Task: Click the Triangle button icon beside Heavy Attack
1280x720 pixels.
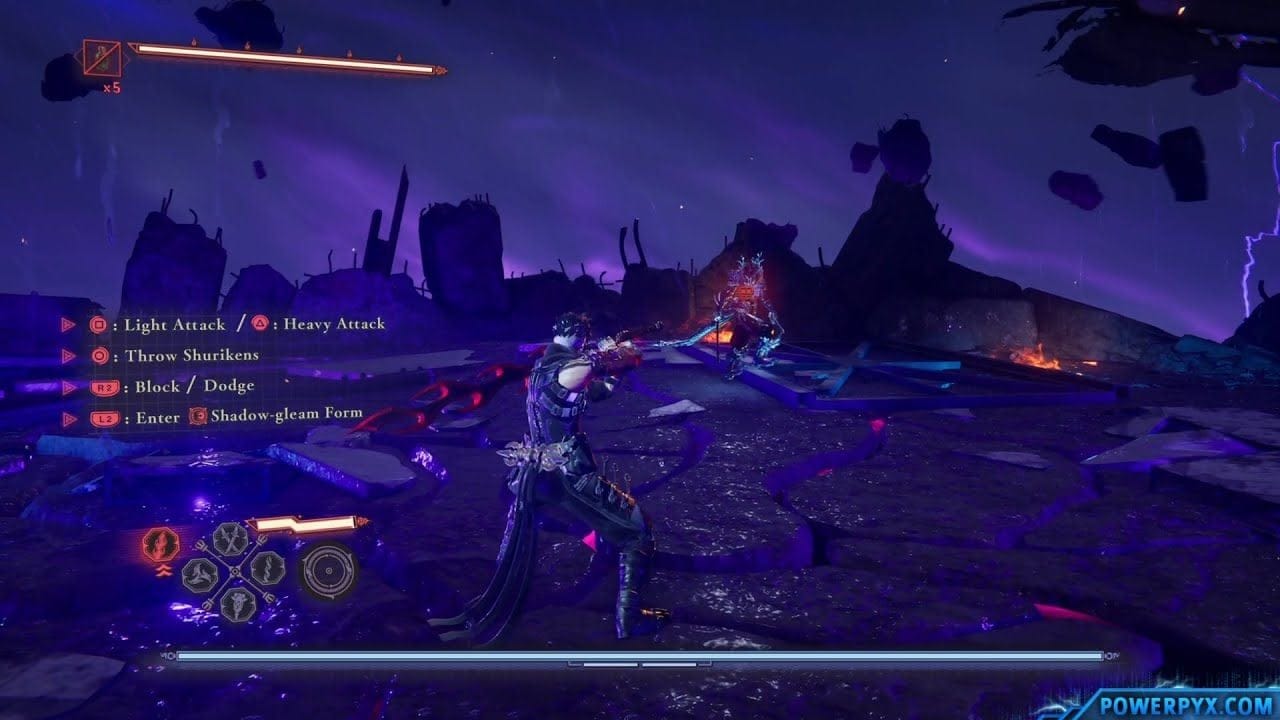Action: coord(261,322)
